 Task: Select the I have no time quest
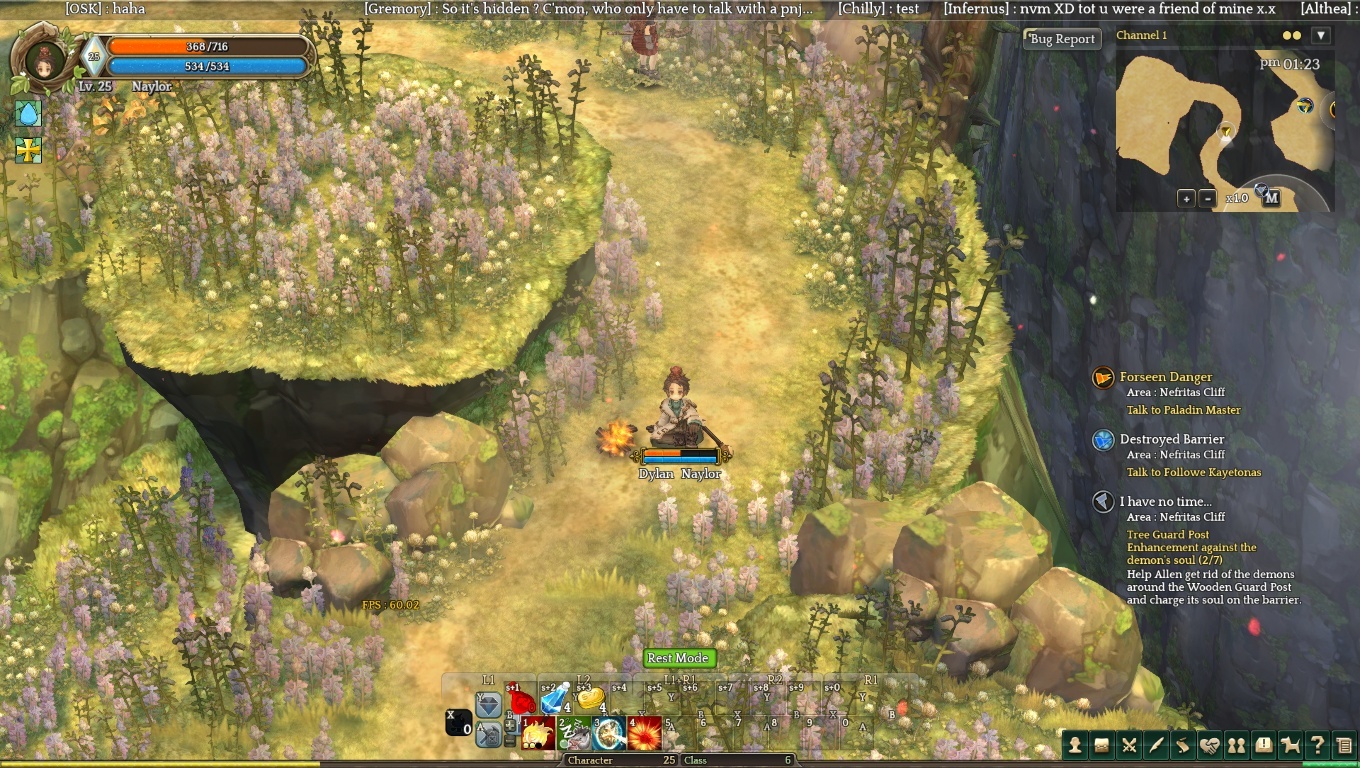(1165, 501)
